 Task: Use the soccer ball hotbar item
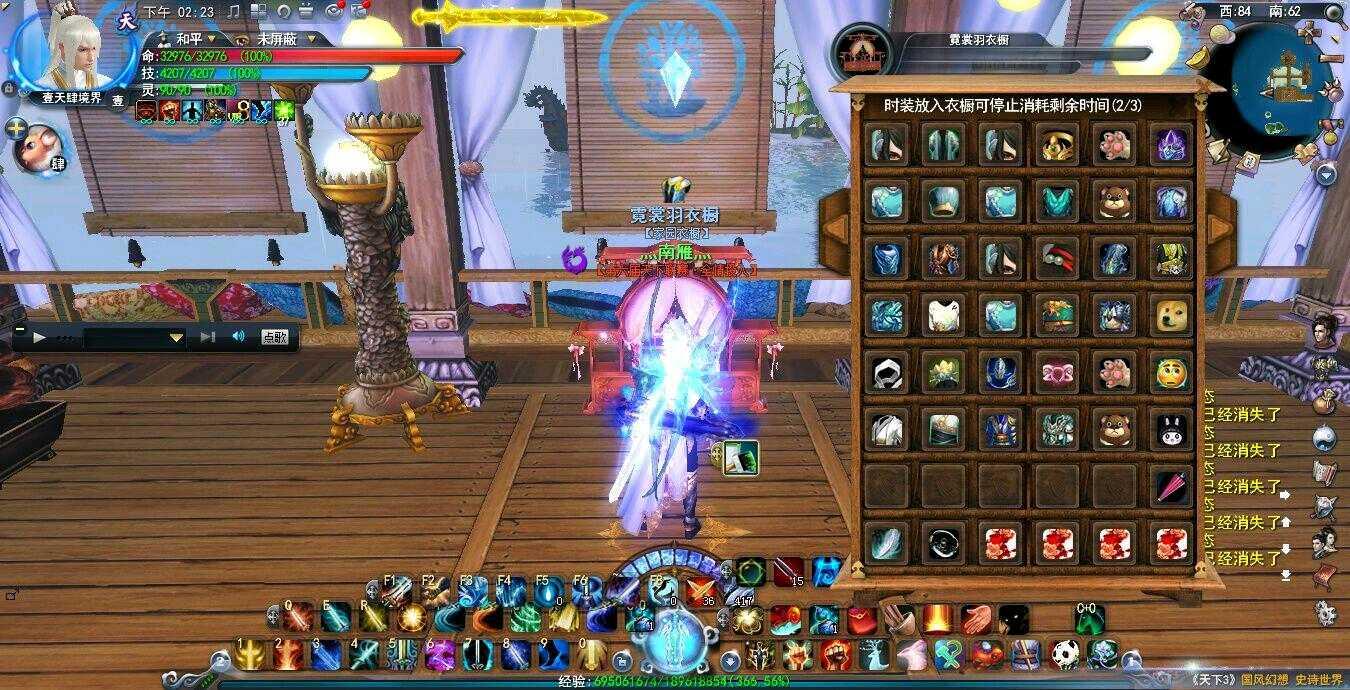(x=1065, y=654)
